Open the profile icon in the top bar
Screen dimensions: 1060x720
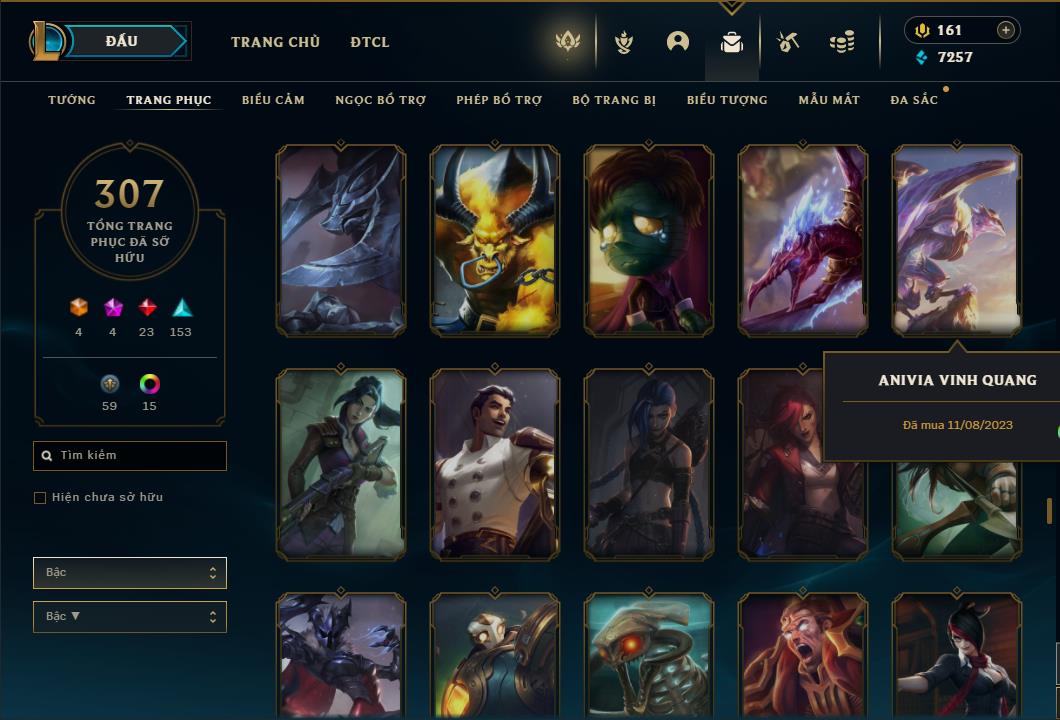pos(678,42)
